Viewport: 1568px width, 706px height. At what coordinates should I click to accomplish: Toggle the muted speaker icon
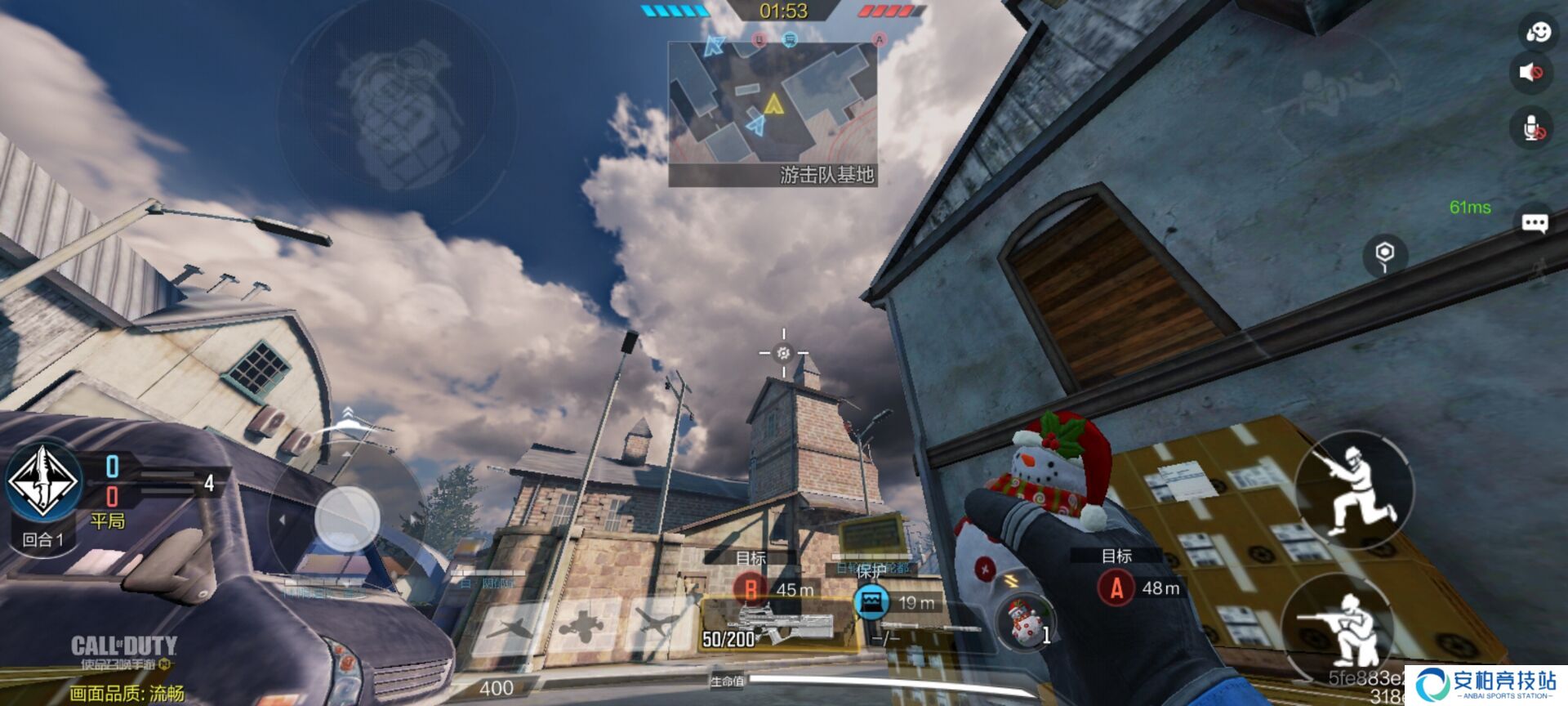coord(1531,72)
